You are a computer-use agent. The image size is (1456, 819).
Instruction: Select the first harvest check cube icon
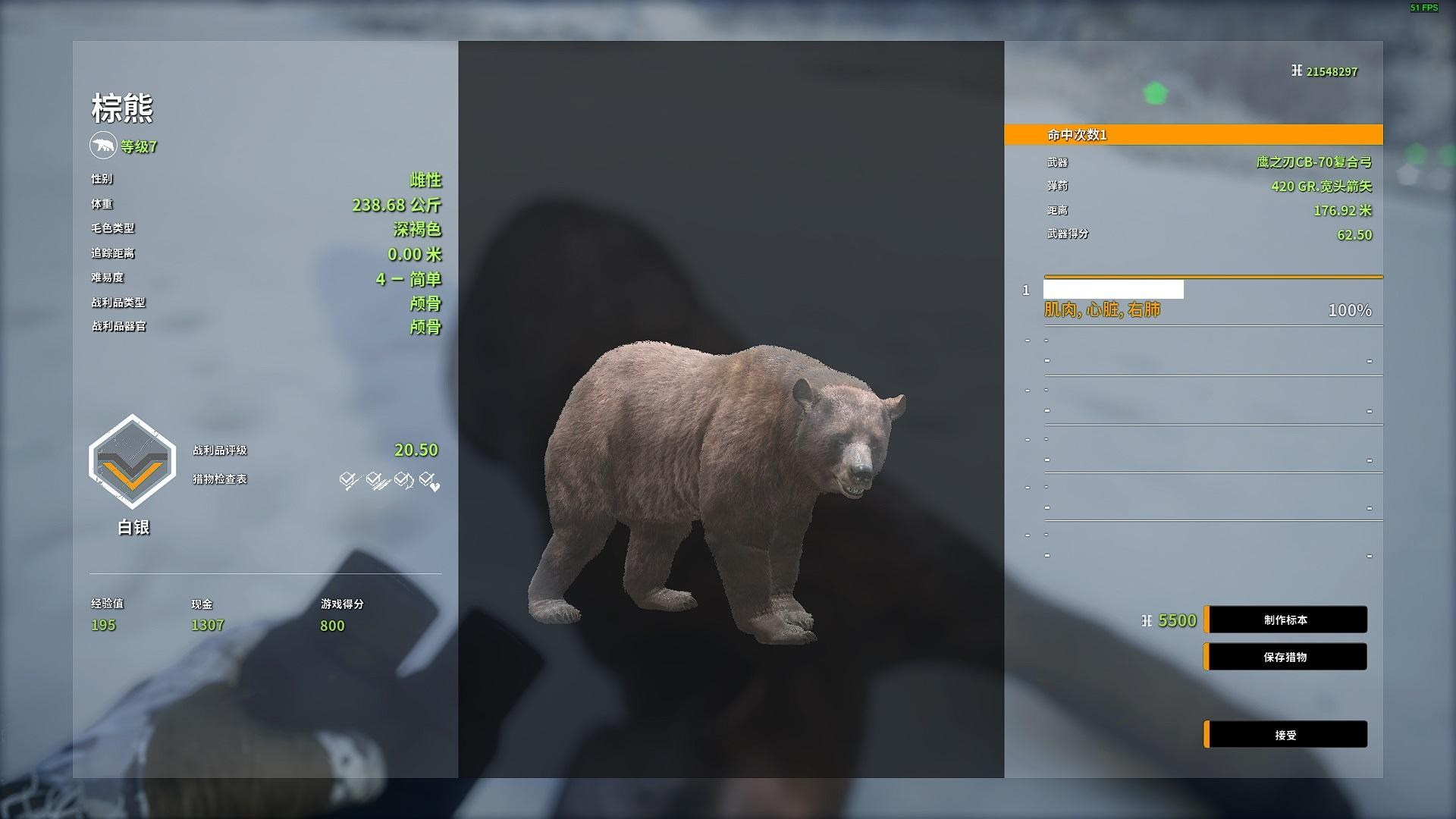[x=348, y=479]
